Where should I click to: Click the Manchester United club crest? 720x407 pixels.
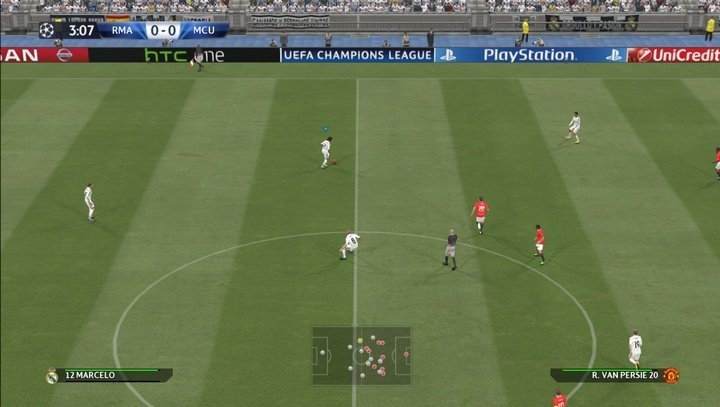tap(671, 376)
